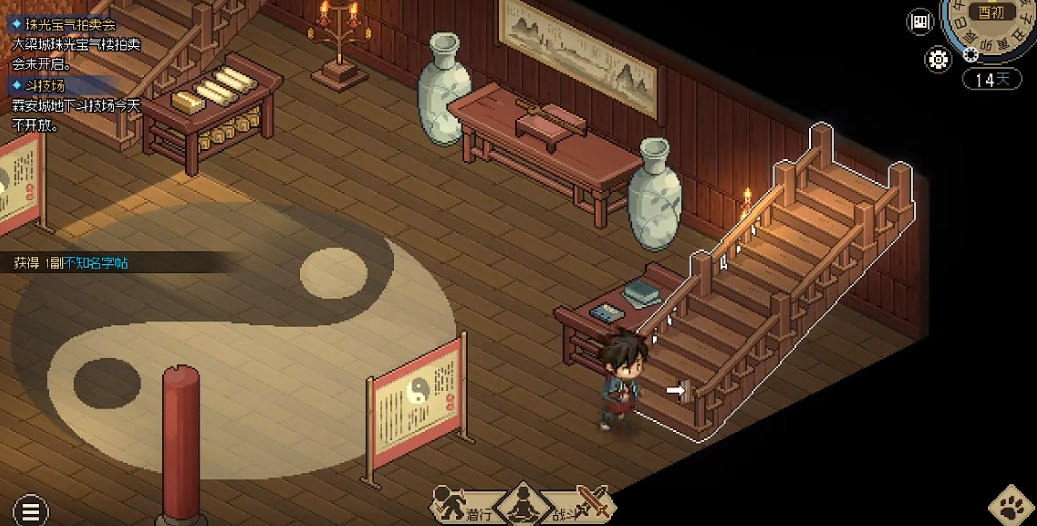The image size is (1037, 526).
Task: Open the map scroll icon
Action: click(920, 22)
